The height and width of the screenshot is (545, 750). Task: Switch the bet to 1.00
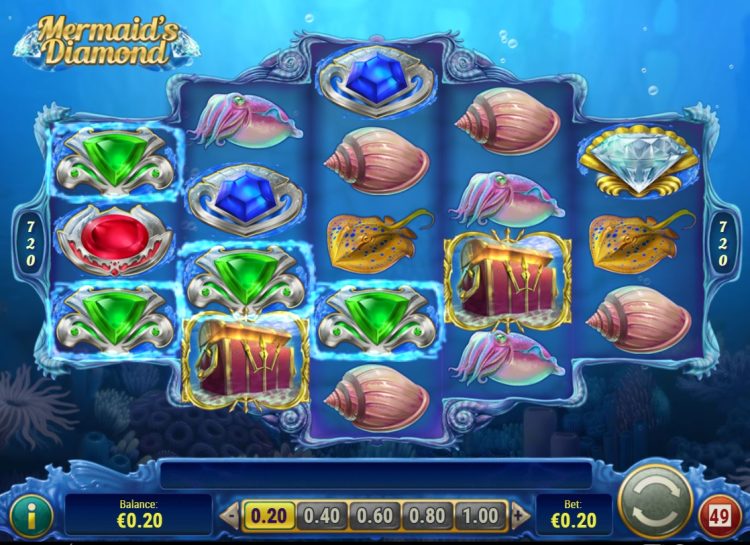tap(480, 516)
